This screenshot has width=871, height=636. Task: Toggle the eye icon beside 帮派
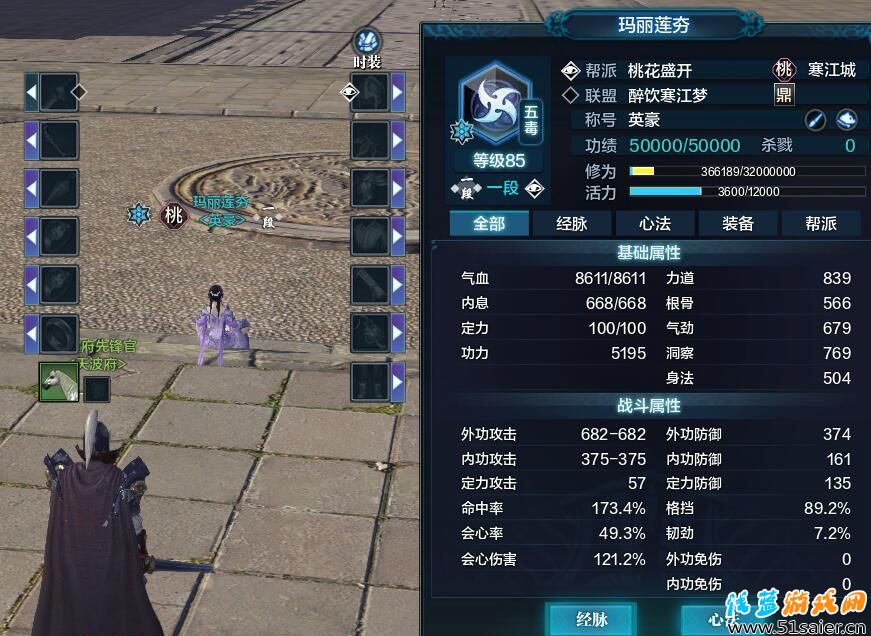pyautogui.click(x=570, y=70)
